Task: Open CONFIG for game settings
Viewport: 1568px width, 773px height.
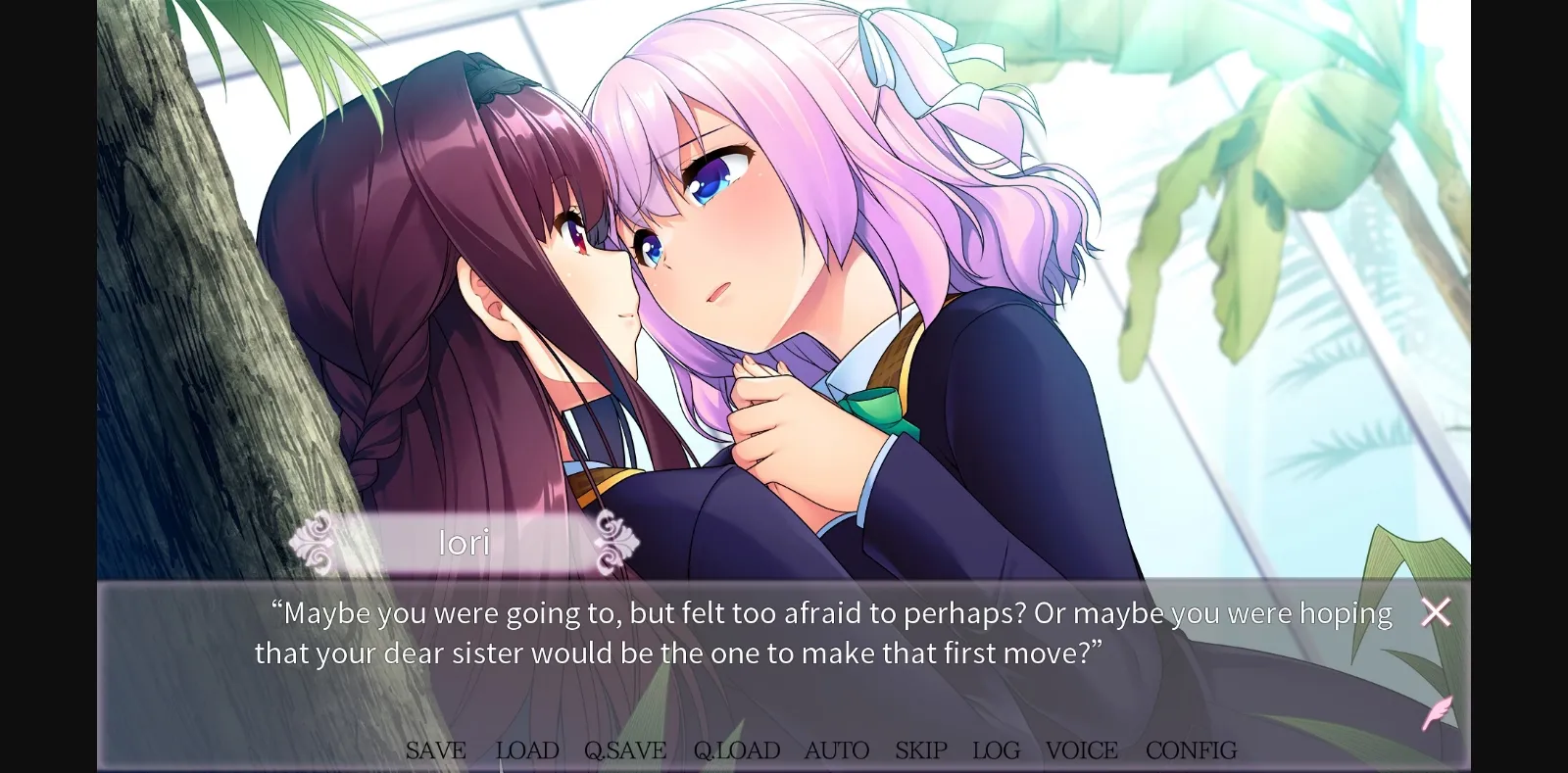Action: [1191, 750]
